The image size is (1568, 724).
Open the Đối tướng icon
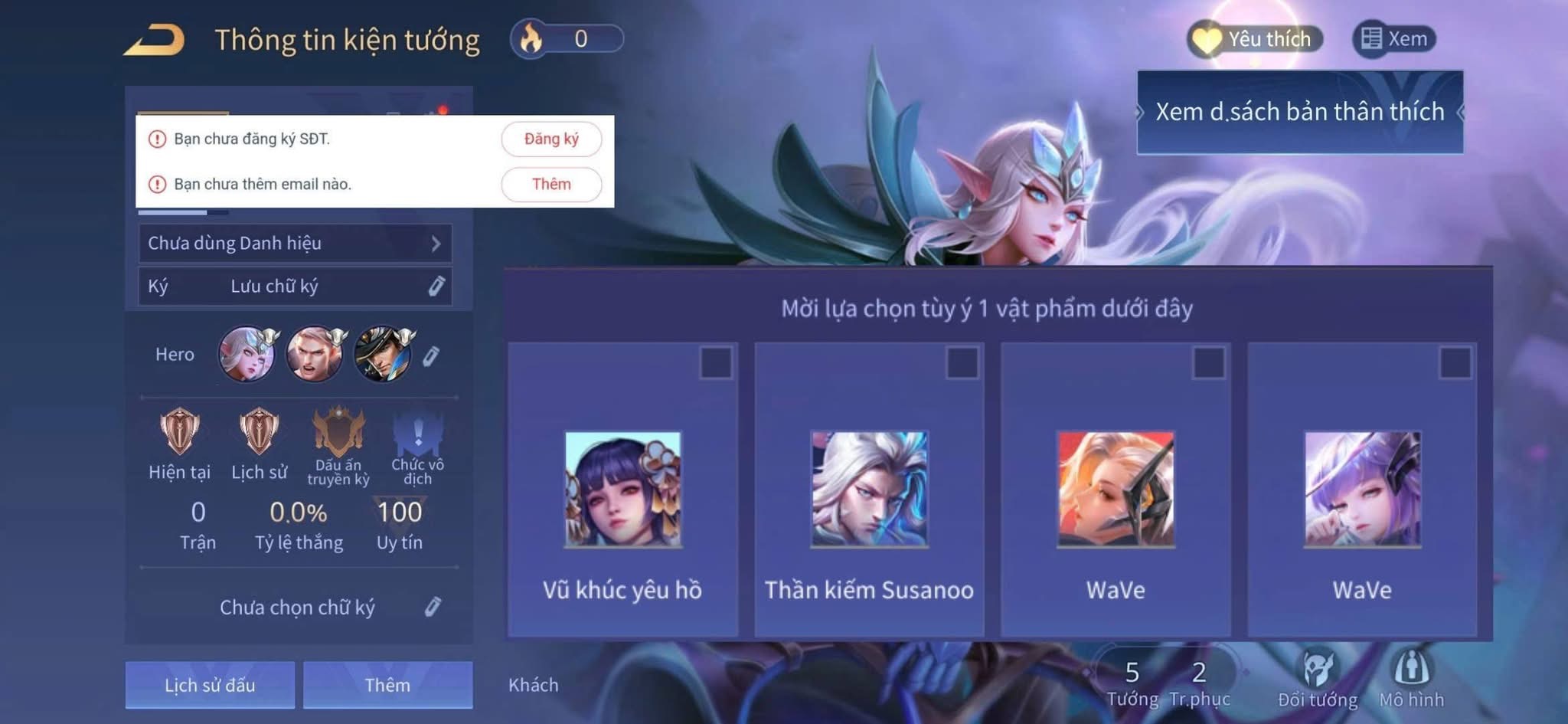pyautogui.click(x=1318, y=670)
